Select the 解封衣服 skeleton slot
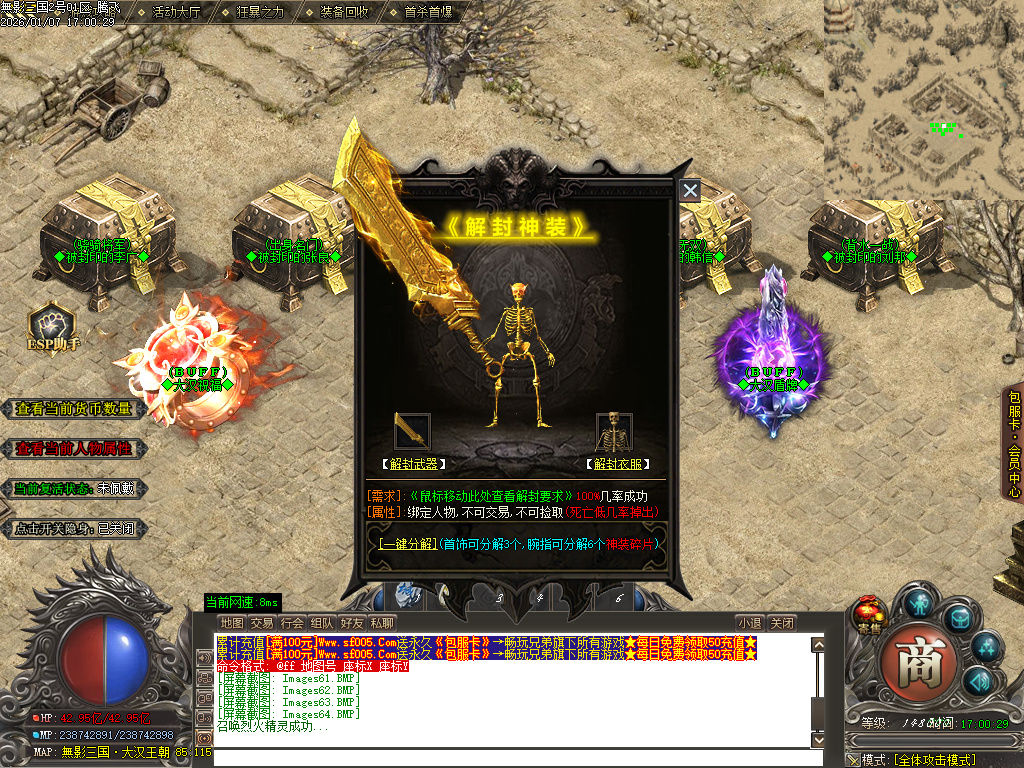The height and width of the screenshot is (768, 1024). tap(614, 431)
